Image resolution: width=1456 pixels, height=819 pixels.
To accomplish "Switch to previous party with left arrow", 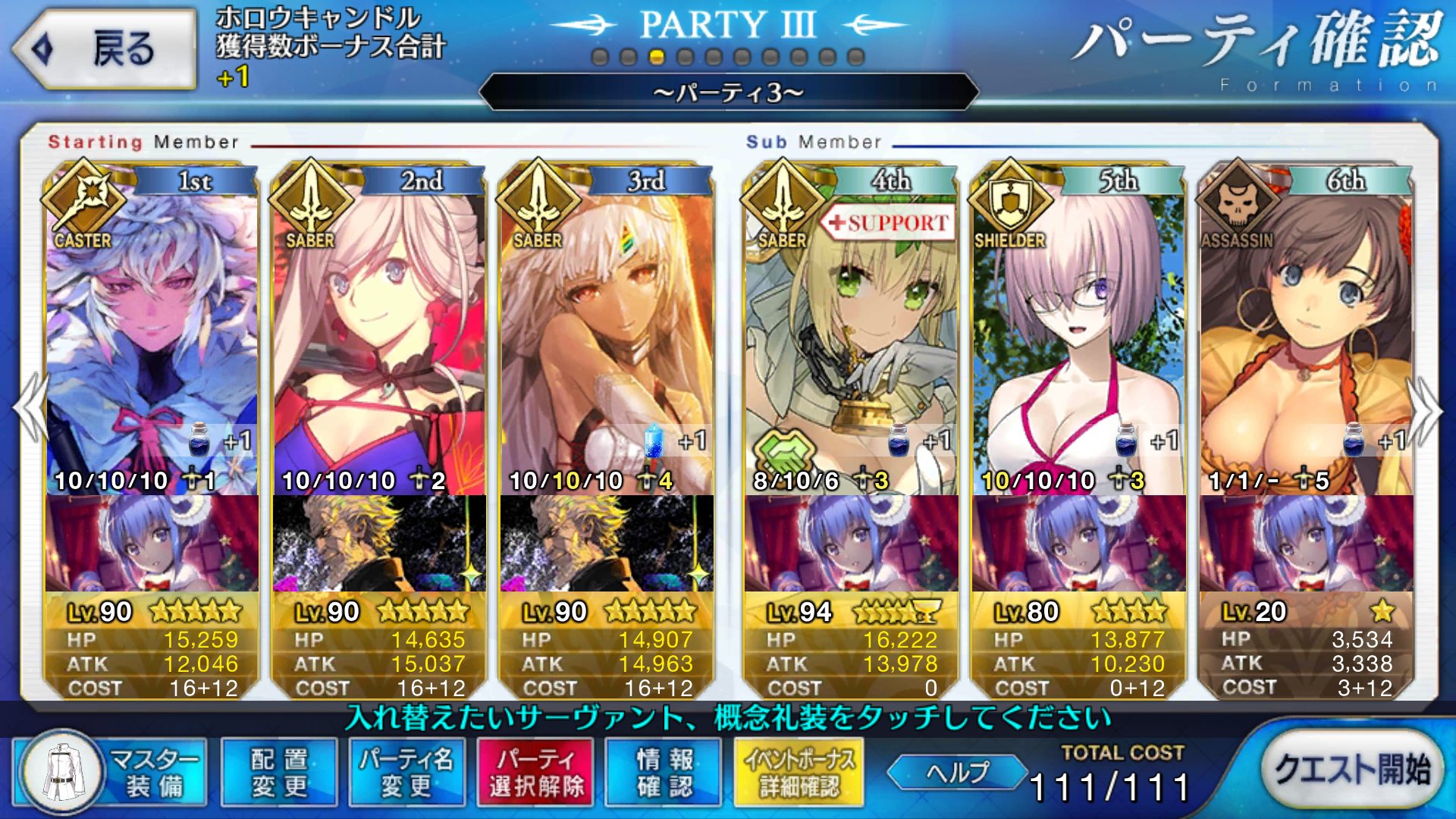I will pyautogui.click(x=30, y=409).
